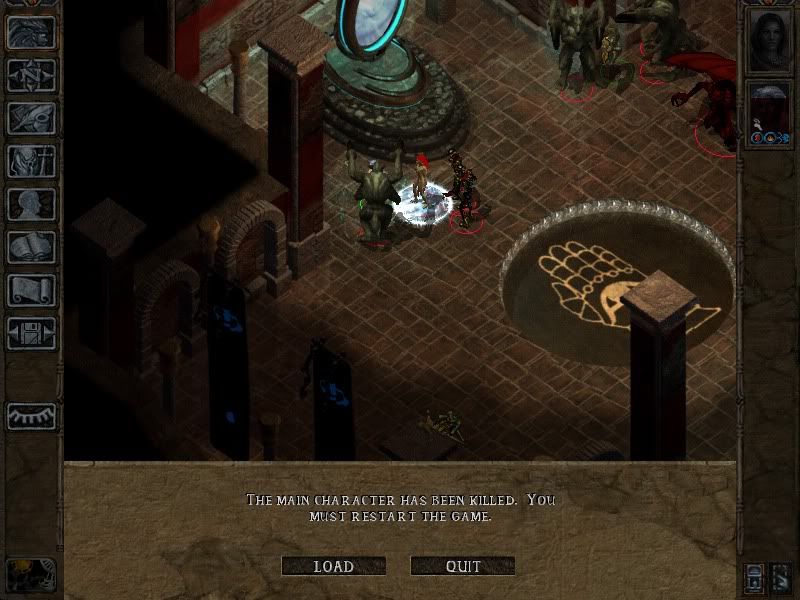Quit the game from death prompt
Image resolution: width=800 pixels, height=600 pixels.
[462, 566]
